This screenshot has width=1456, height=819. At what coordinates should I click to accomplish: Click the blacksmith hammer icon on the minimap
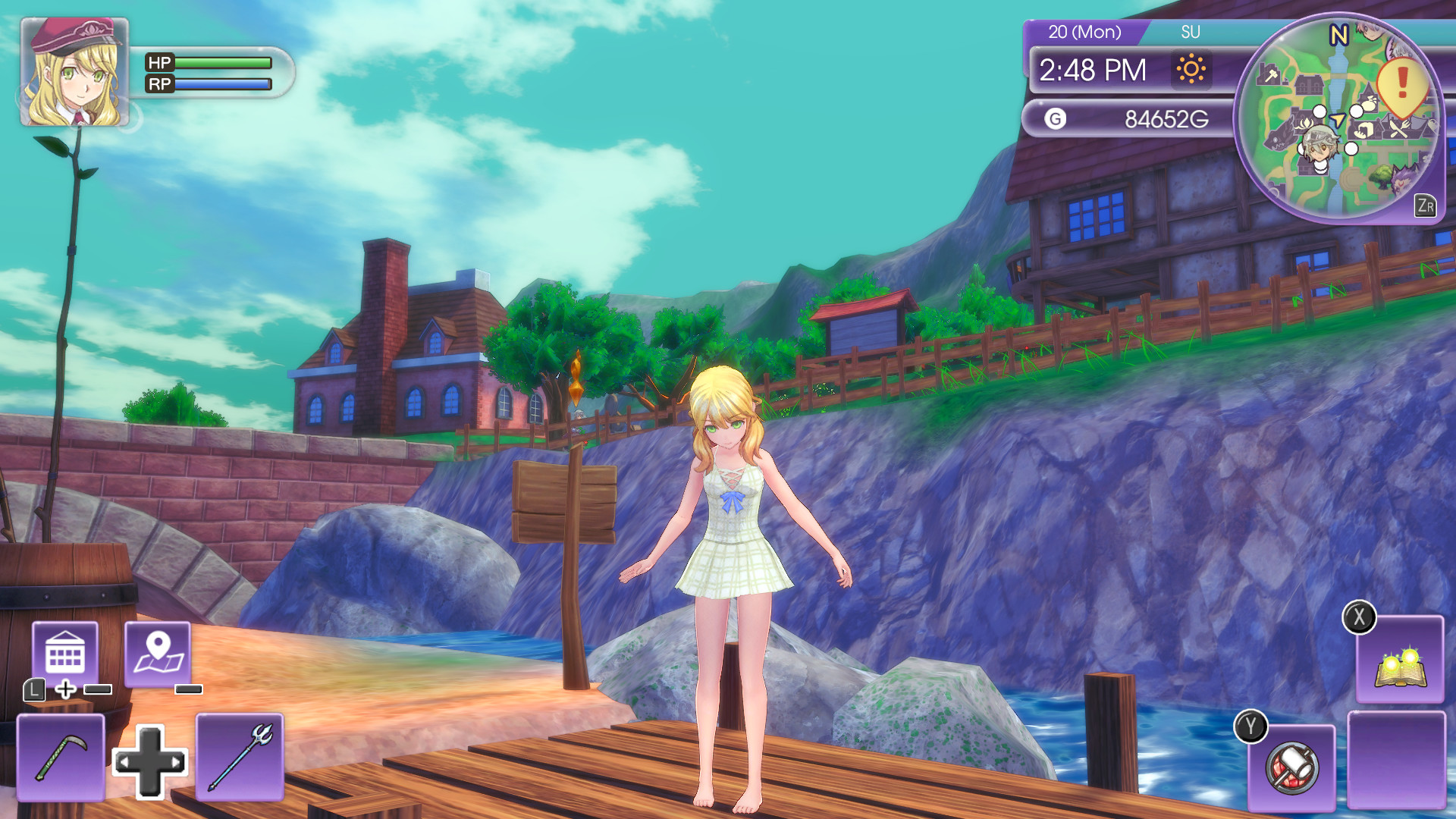1270,76
